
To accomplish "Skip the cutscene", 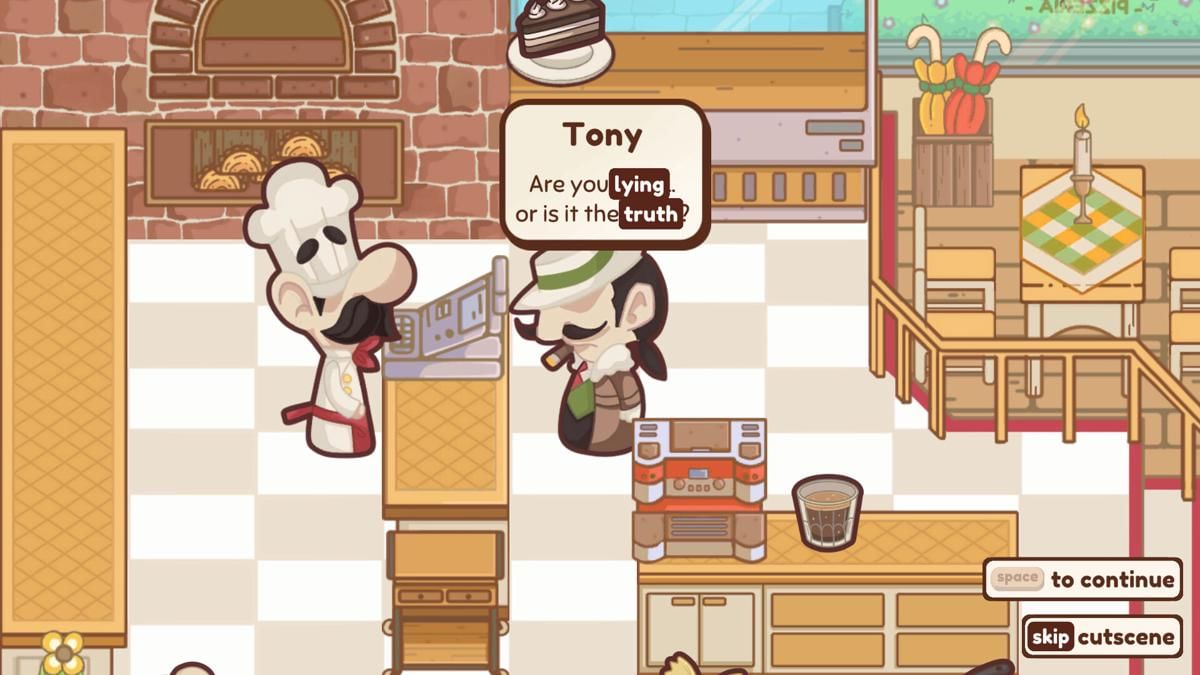I will (1101, 637).
